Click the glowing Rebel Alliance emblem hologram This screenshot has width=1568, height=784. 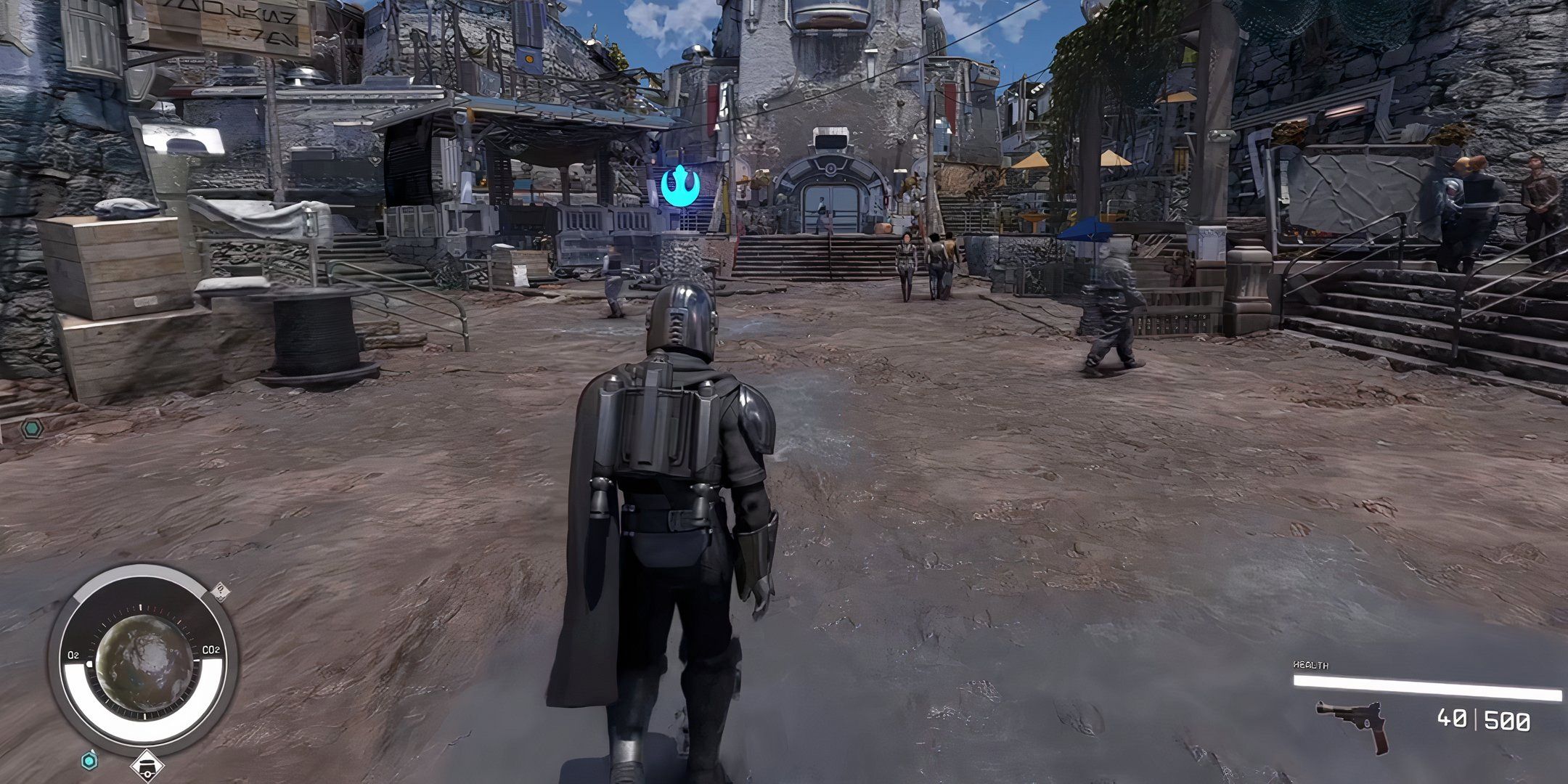click(x=681, y=187)
